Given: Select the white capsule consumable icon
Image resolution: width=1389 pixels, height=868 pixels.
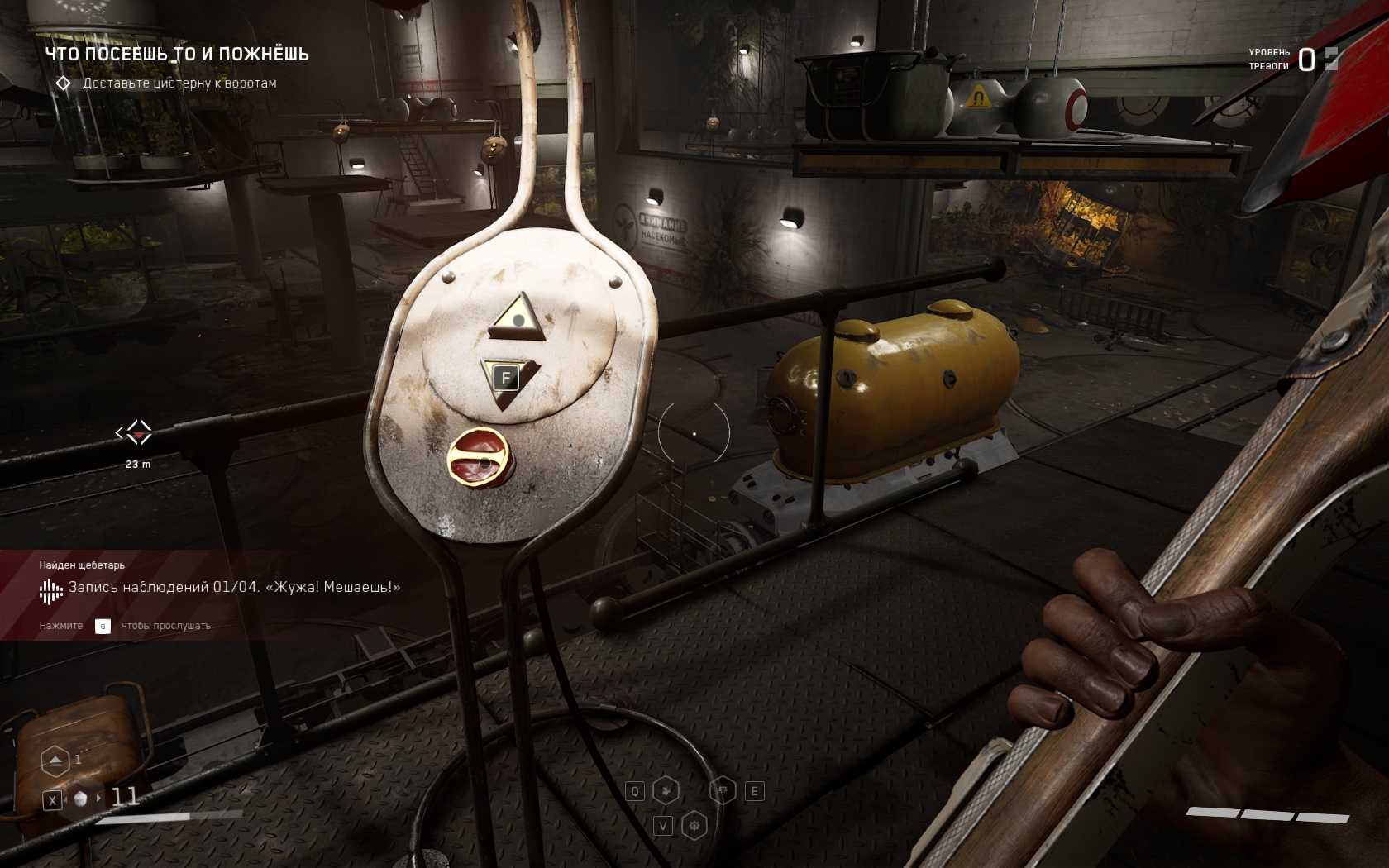Looking at the screenshot, I should pyautogui.click(x=81, y=799).
